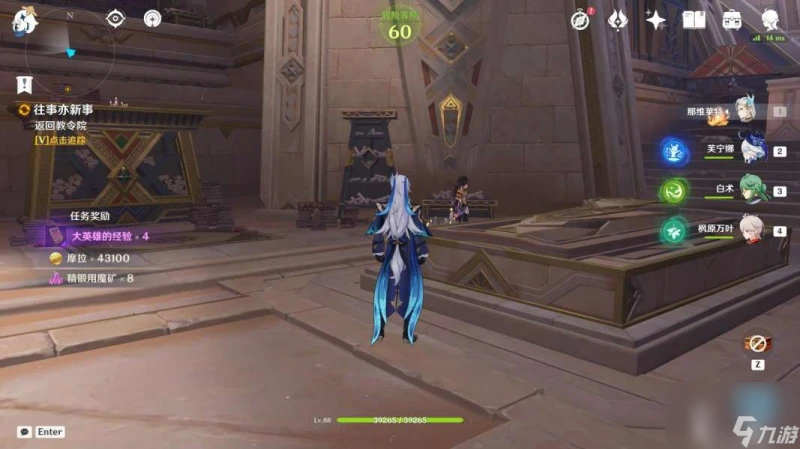800x449 pixels.
Task: Open the chat speech bubble
Action: tap(23, 432)
